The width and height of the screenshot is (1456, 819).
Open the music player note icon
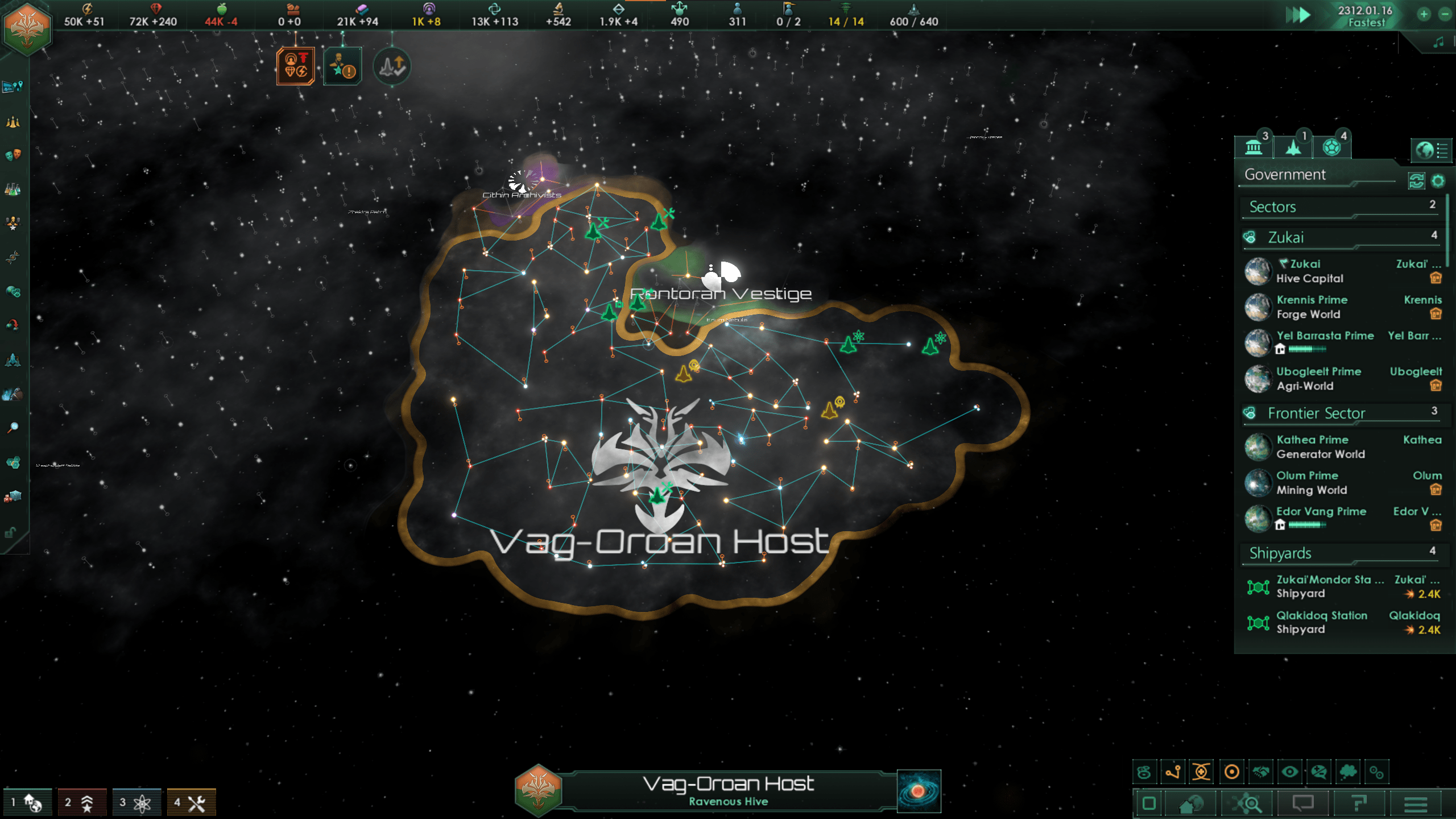[1438, 42]
